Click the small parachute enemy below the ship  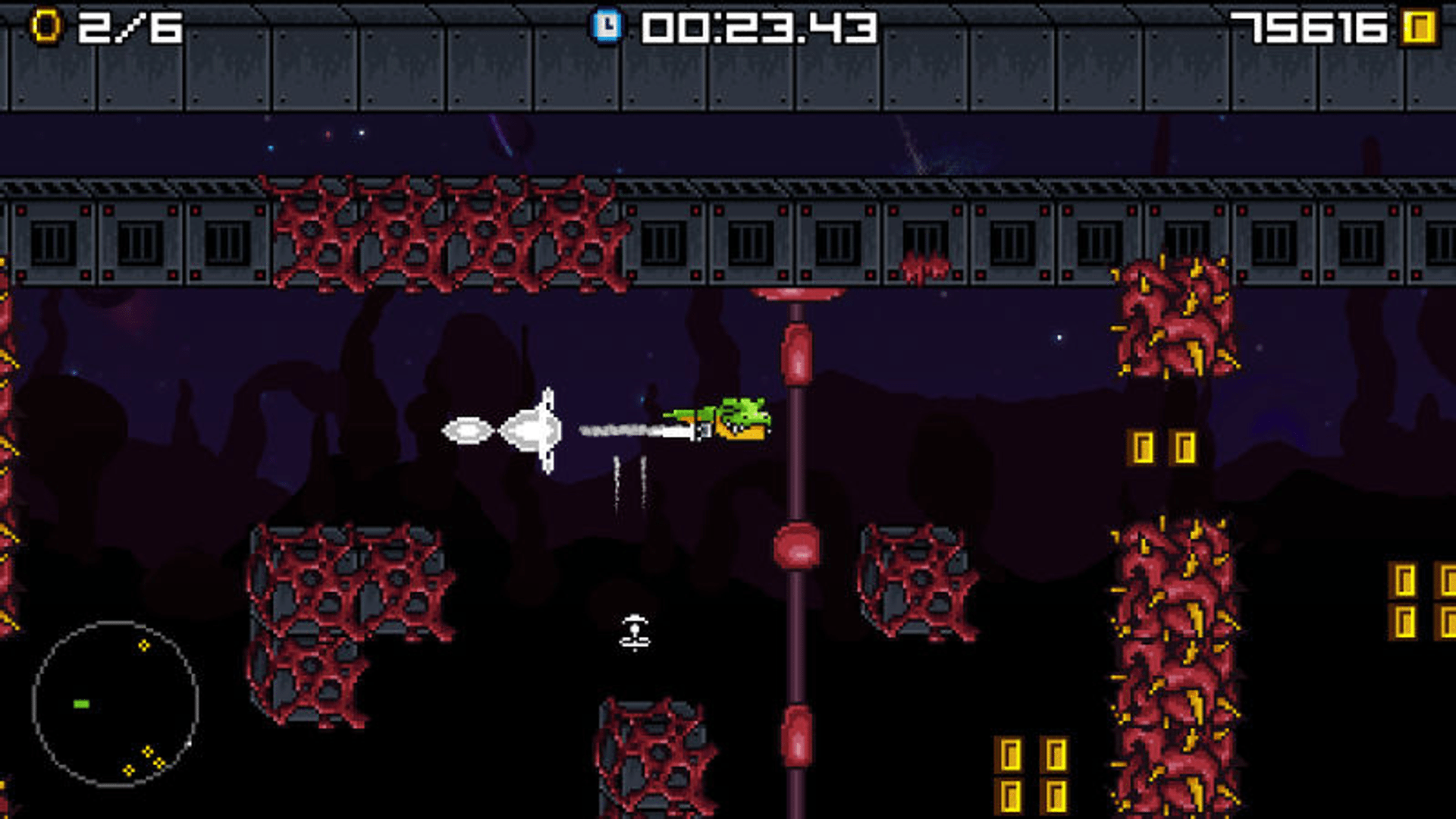tap(633, 635)
